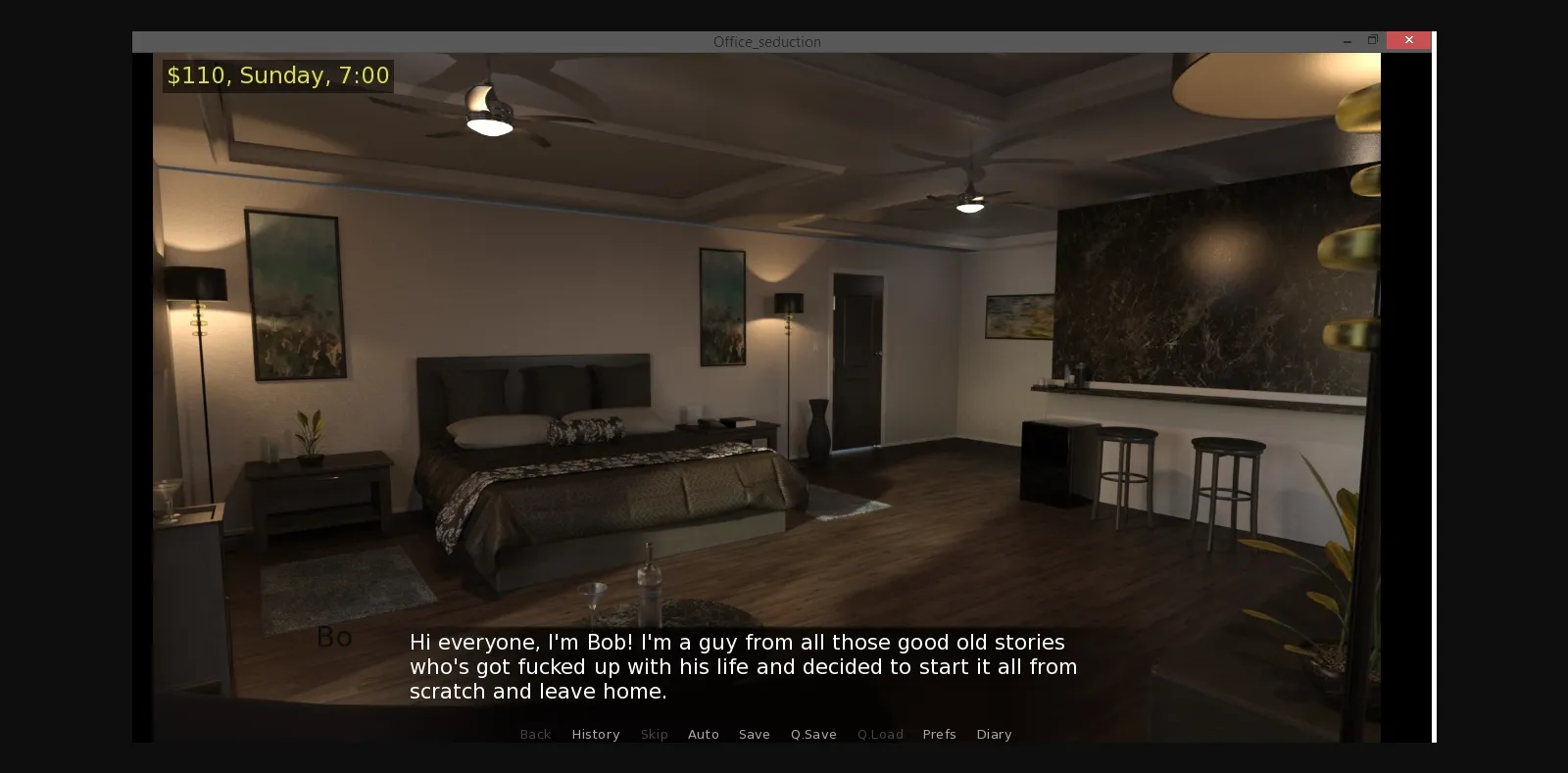Load the Quick Save slot
1568x773 pixels.
pyautogui.click(x=879, y=734)
